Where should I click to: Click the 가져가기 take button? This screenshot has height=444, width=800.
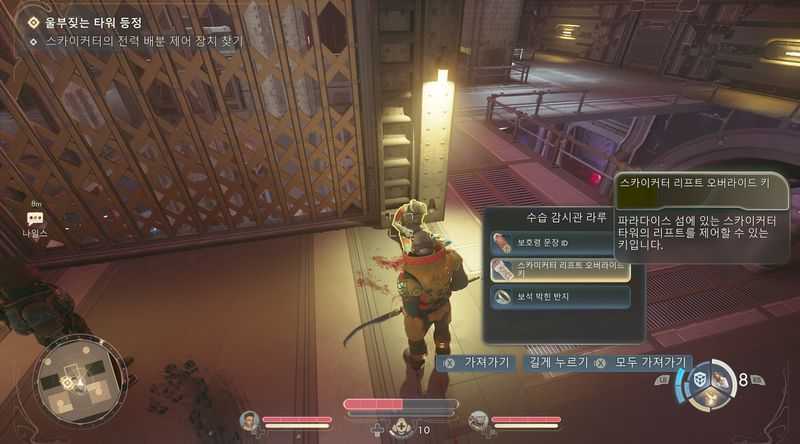[478, 362]
